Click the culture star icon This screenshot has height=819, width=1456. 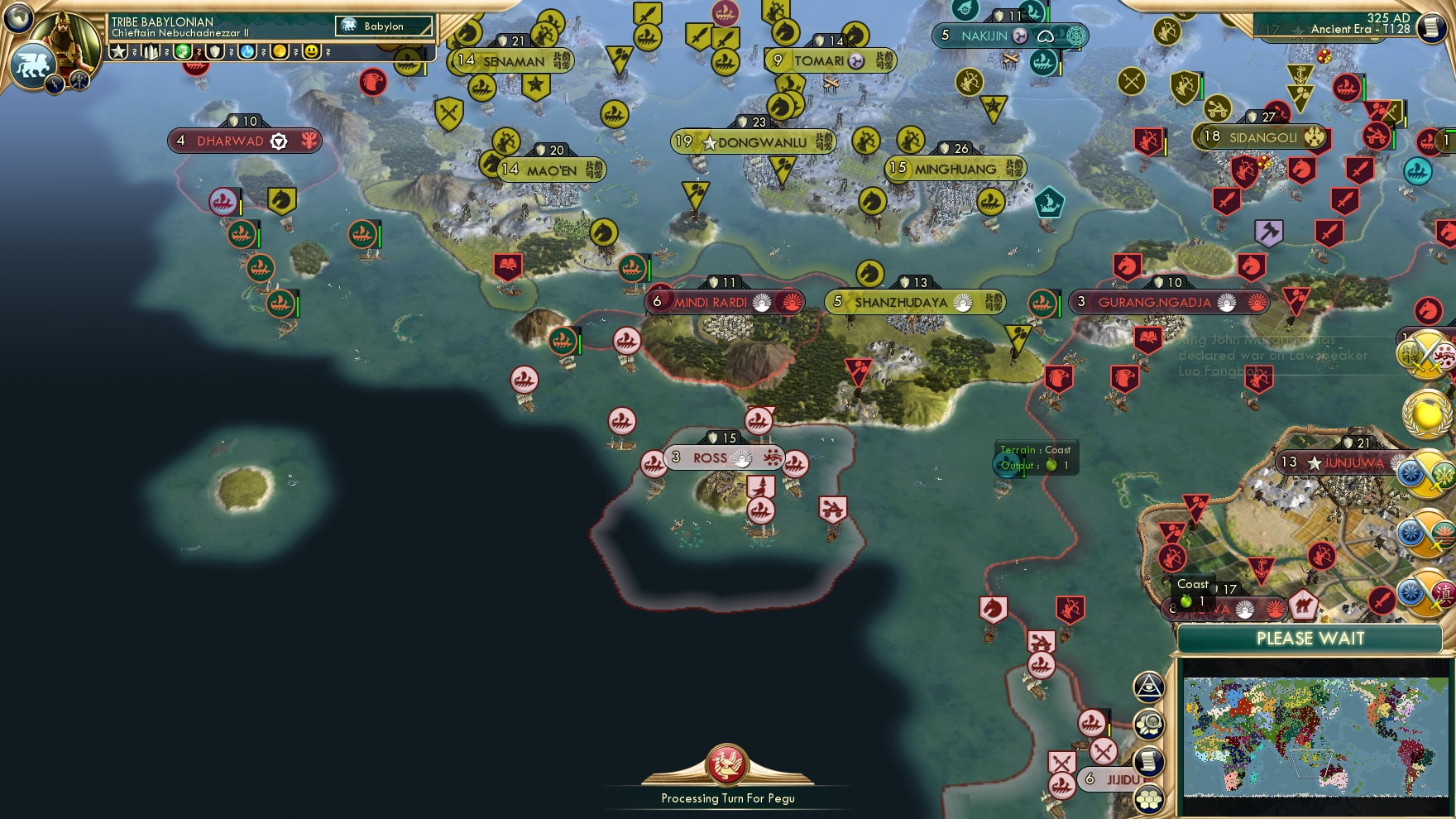tap(119, 52)
